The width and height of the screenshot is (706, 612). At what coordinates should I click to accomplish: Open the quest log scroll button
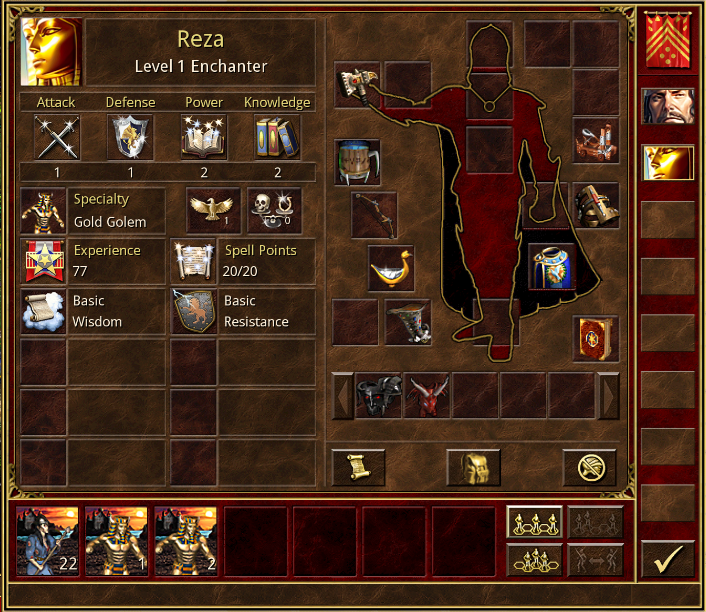[358, 467]
